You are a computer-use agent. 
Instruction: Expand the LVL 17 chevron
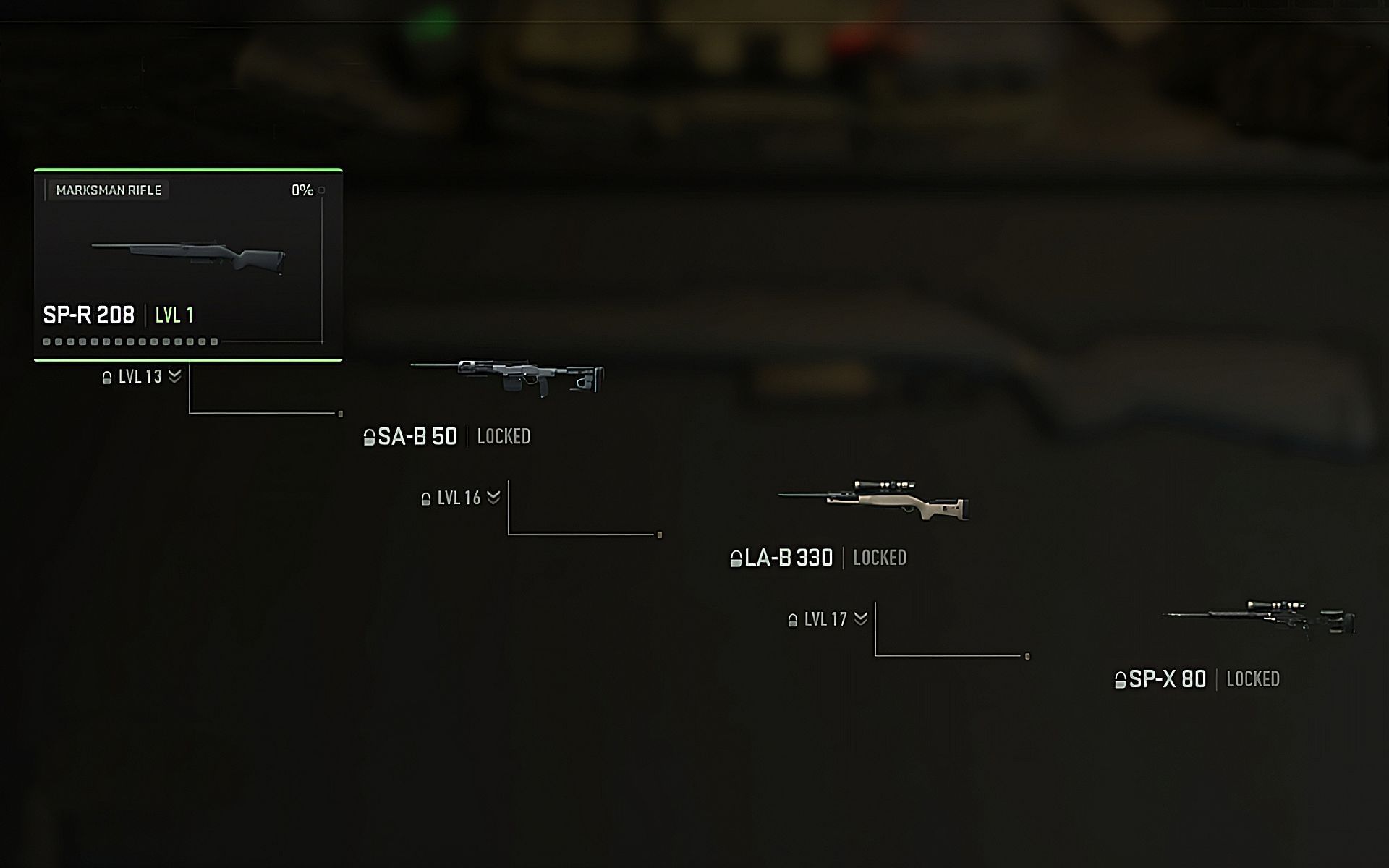click(861, 619)
